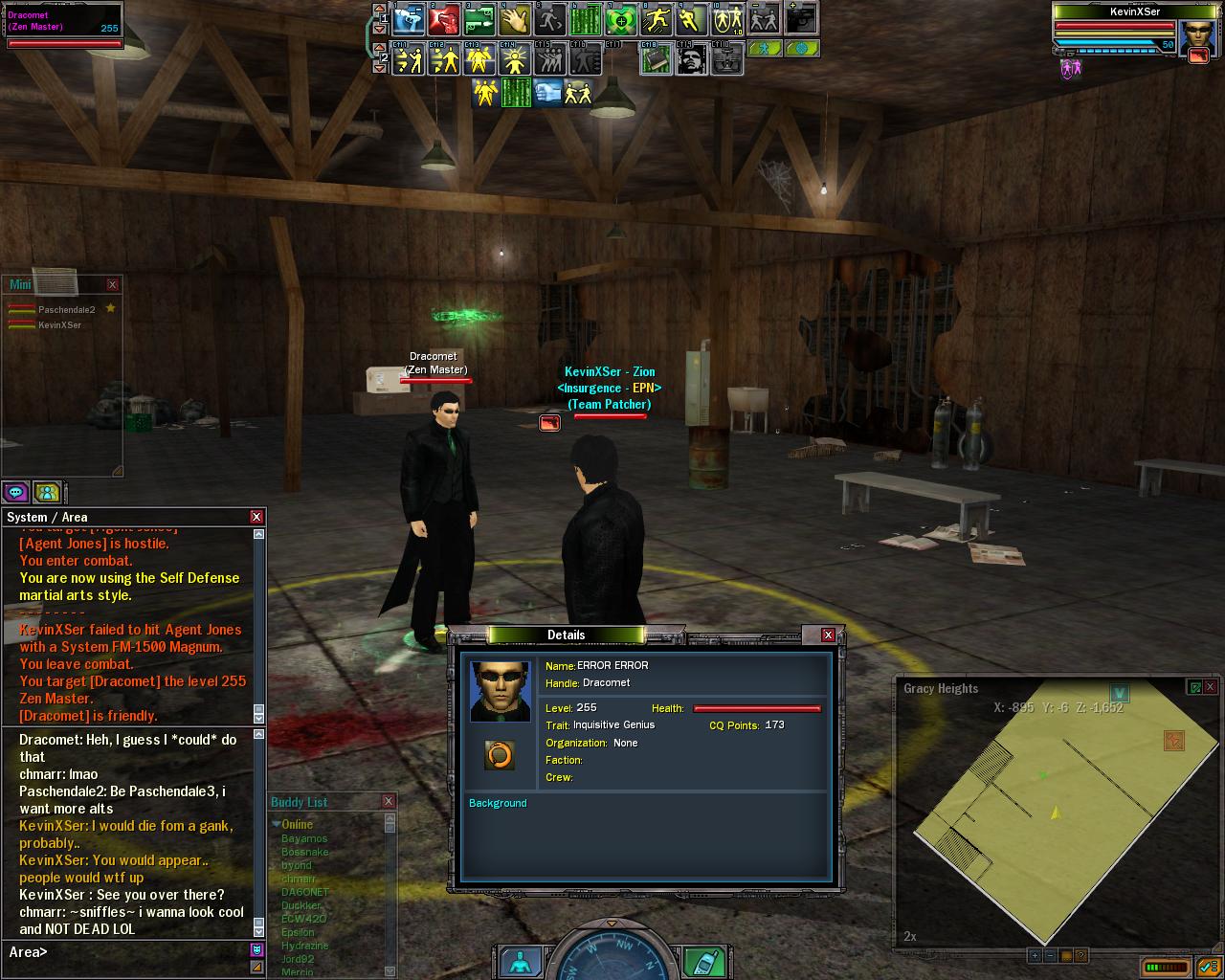Select the green Matrix code ability slot 6
1225x980 pixels.
point(586,19)
